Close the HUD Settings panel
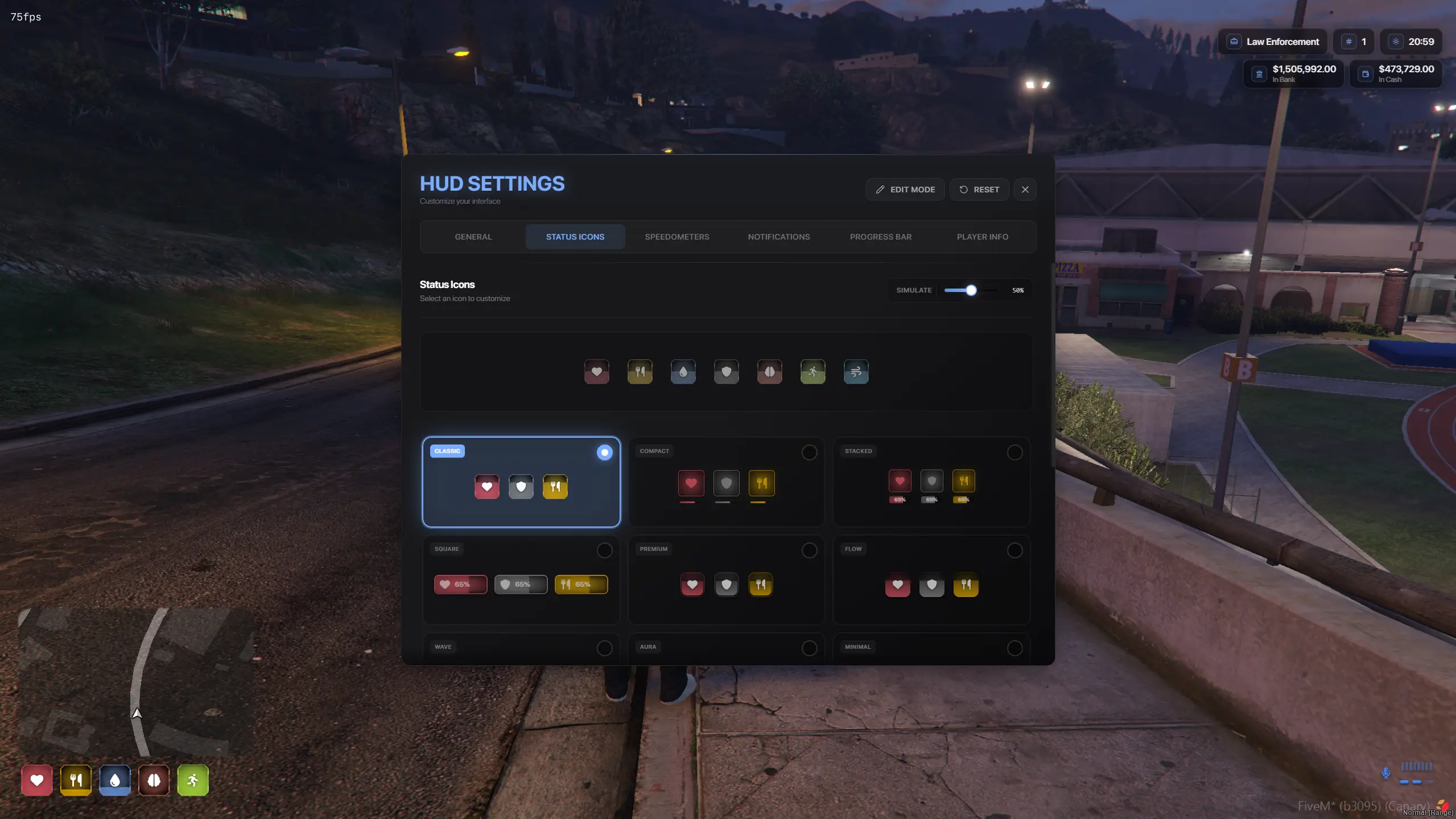1456x819 pixels. [1025, 189]
